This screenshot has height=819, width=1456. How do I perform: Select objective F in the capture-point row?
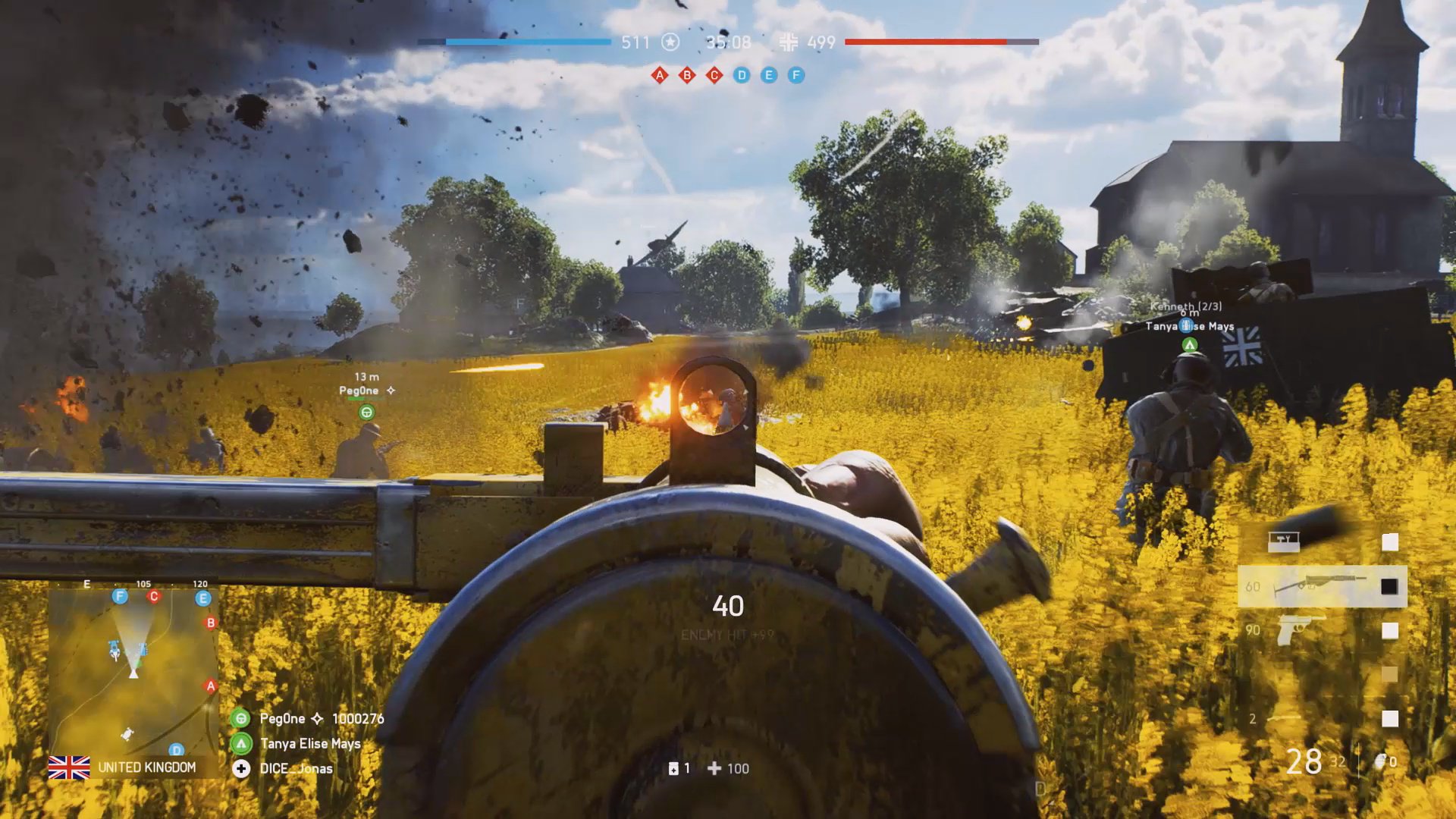coord(796,75)
